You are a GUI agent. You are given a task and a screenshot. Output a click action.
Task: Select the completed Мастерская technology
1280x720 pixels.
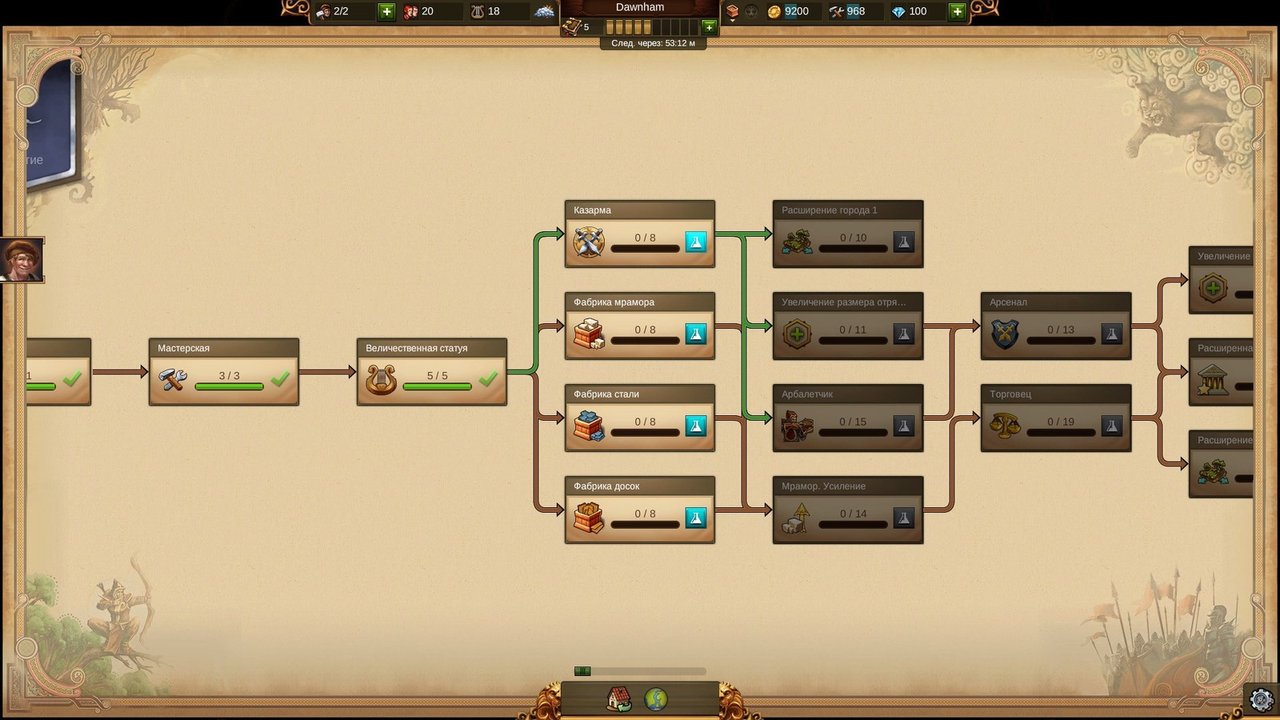[223, 372]
